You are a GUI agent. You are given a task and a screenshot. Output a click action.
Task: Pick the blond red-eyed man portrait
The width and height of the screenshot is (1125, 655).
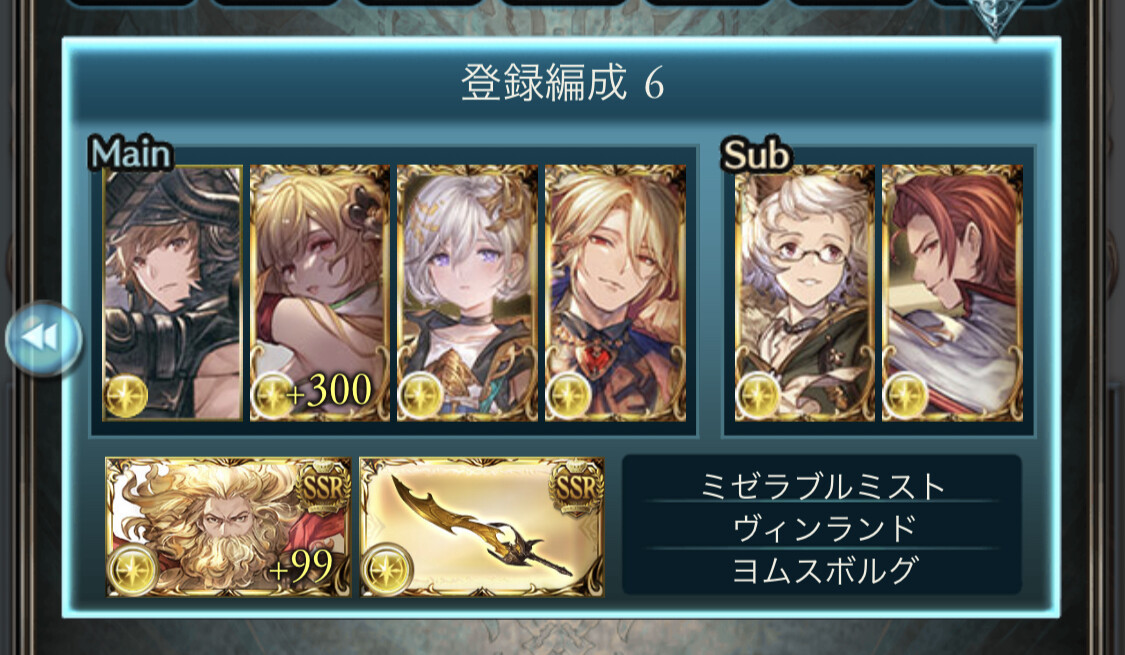[x=615, y=293]
